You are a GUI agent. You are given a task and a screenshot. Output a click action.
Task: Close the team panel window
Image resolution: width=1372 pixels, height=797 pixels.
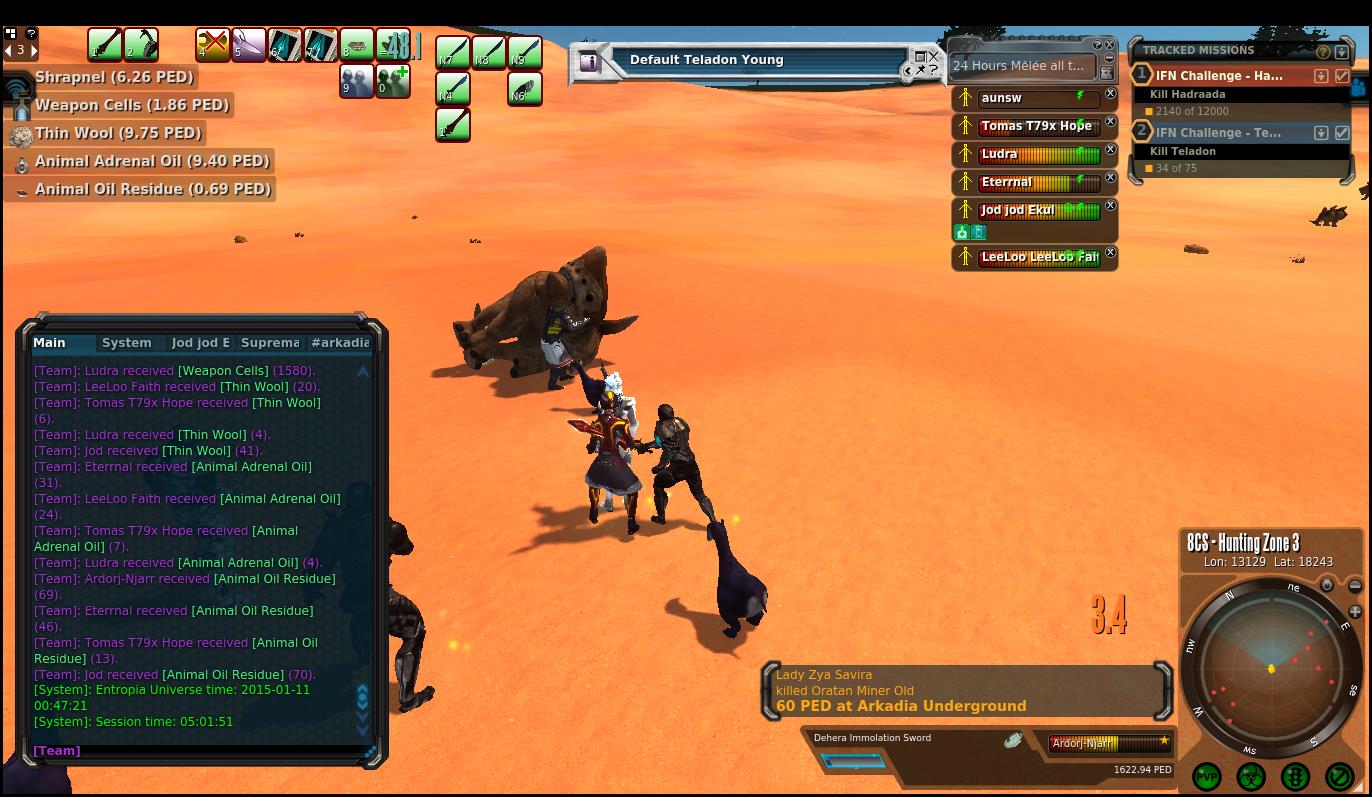point(1110,45)
